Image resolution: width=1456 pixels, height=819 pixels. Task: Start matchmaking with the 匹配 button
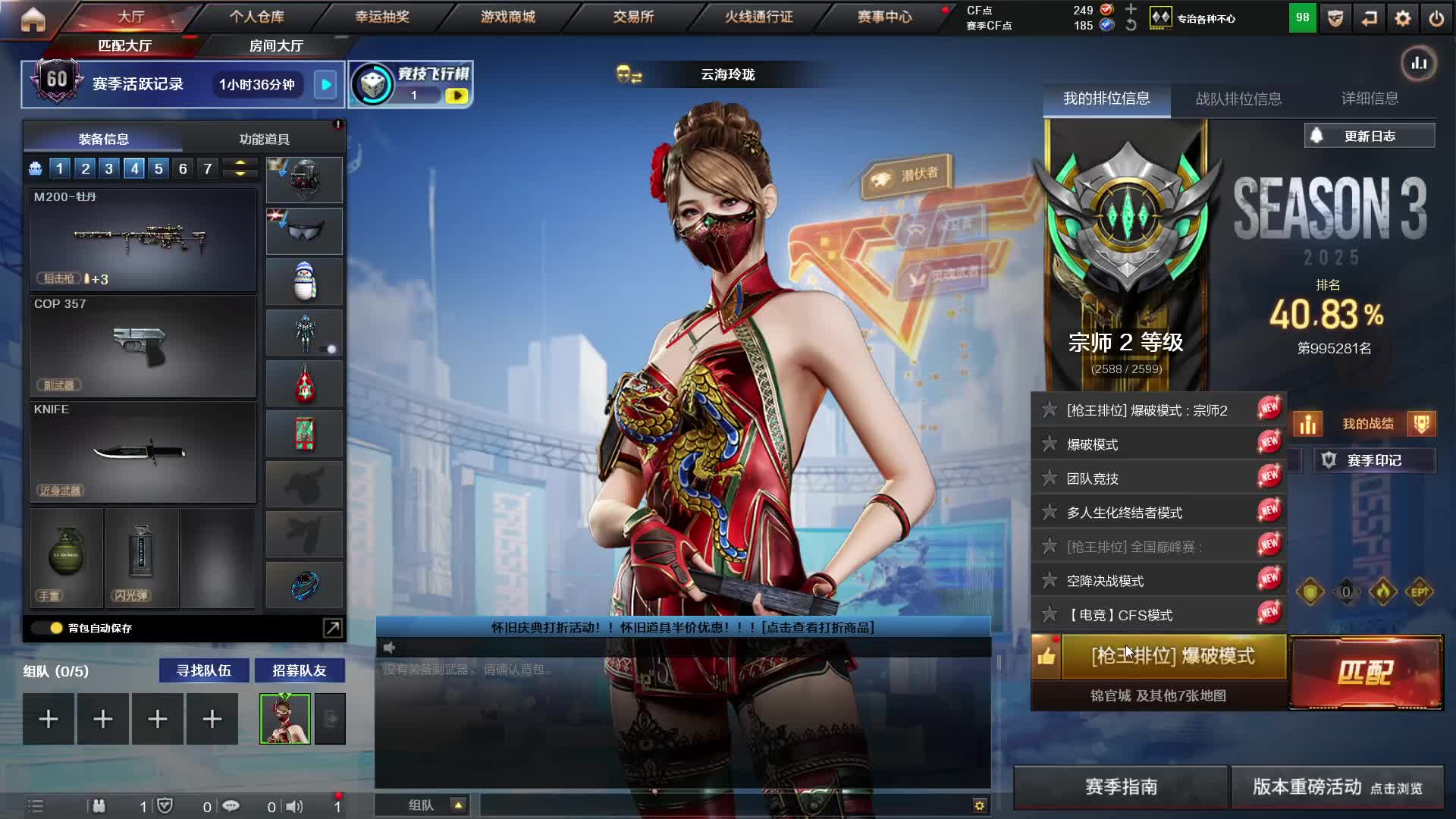(1366, 672)
